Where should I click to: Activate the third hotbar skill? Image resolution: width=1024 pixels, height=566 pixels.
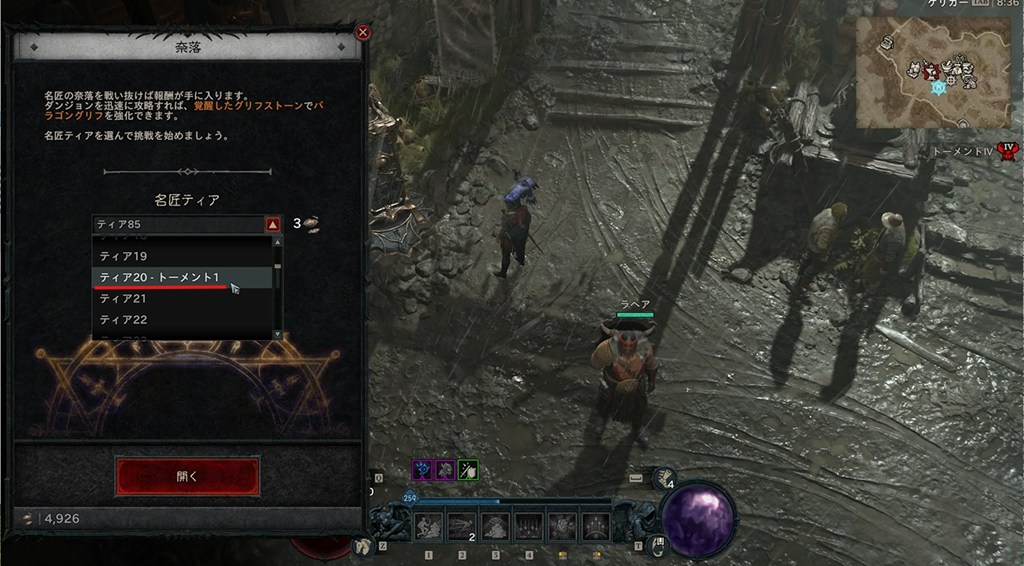coord(496,526)
